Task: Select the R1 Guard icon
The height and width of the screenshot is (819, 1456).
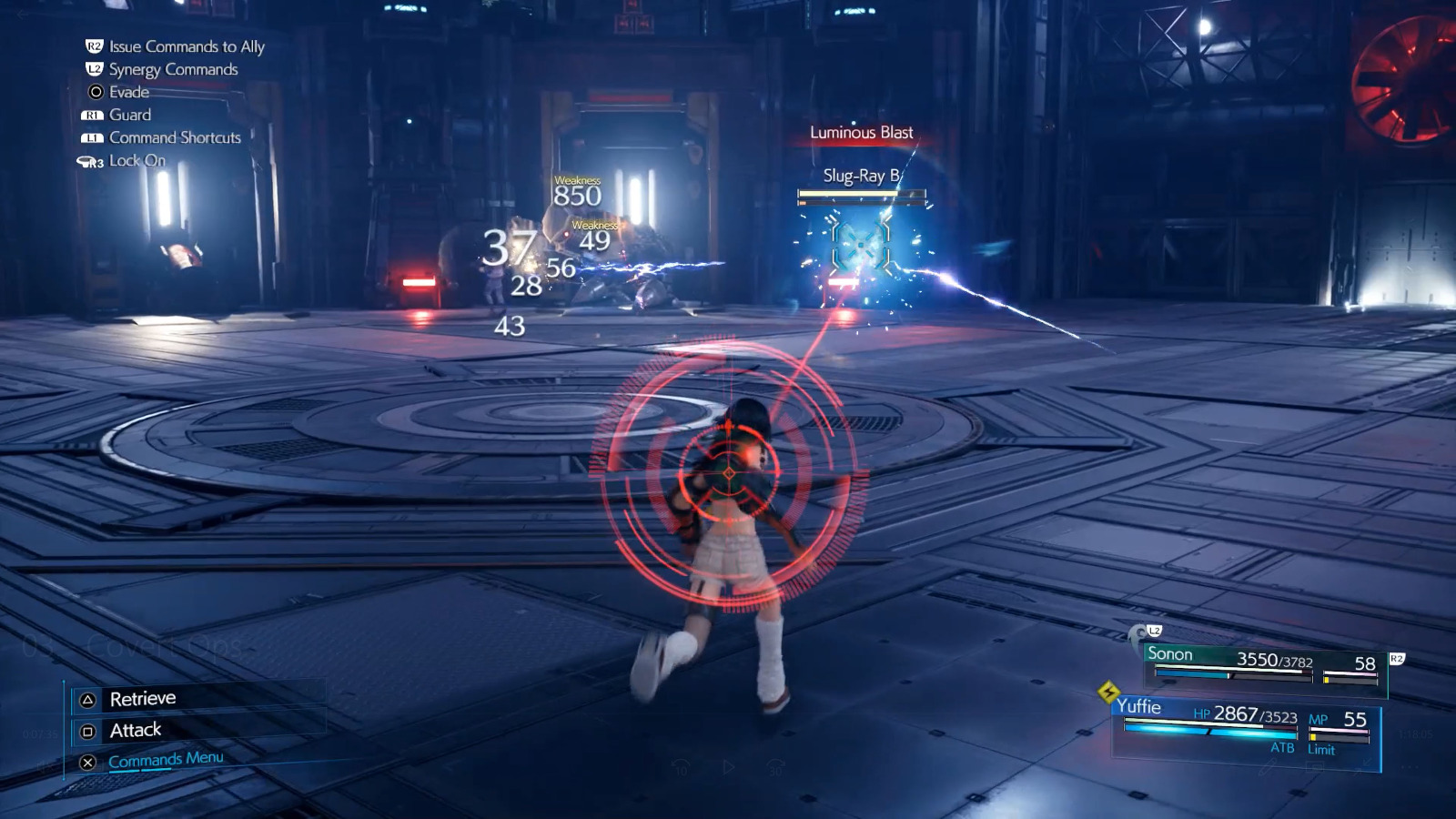Action: 92,115
